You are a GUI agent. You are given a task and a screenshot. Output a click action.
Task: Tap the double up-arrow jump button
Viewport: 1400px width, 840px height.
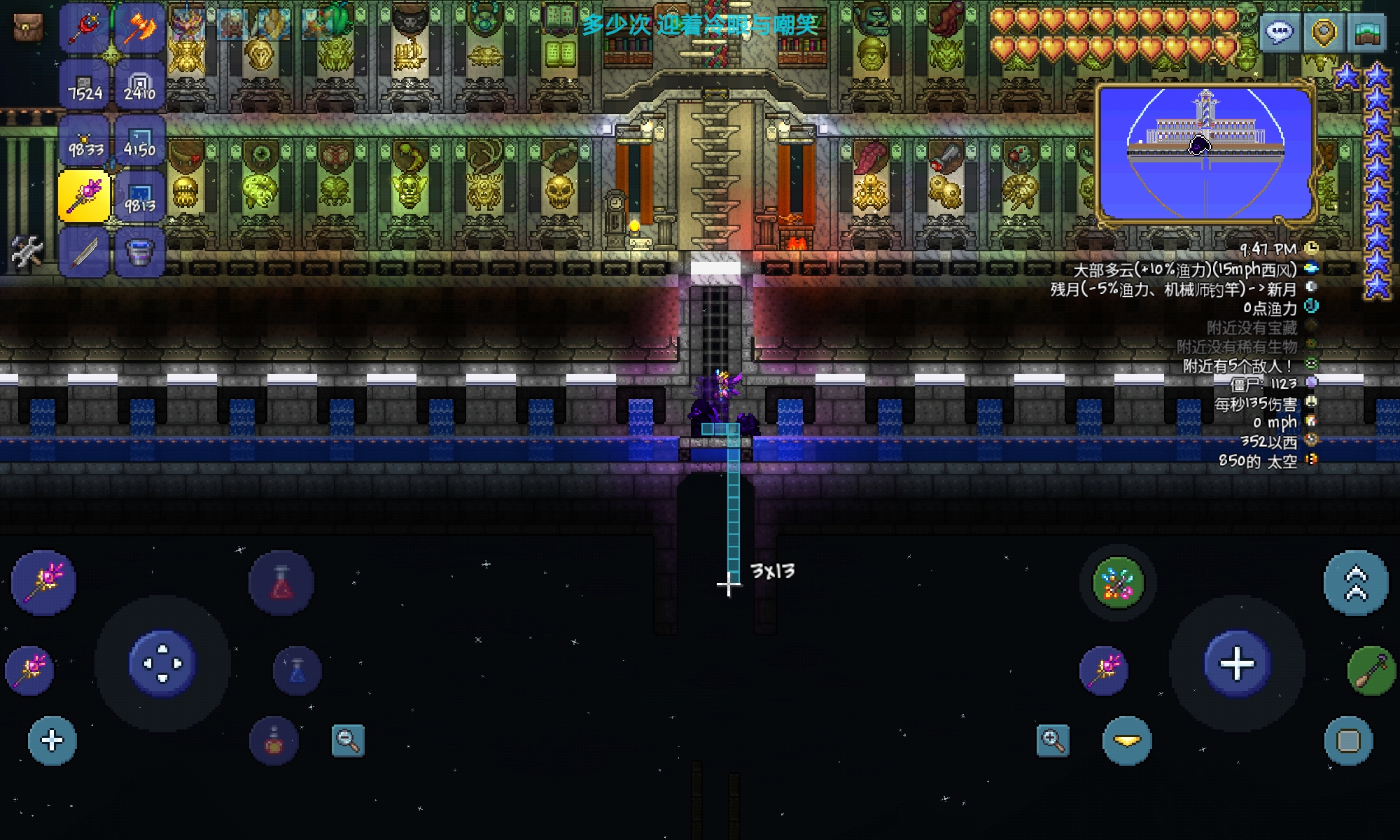click(1355, 583)
